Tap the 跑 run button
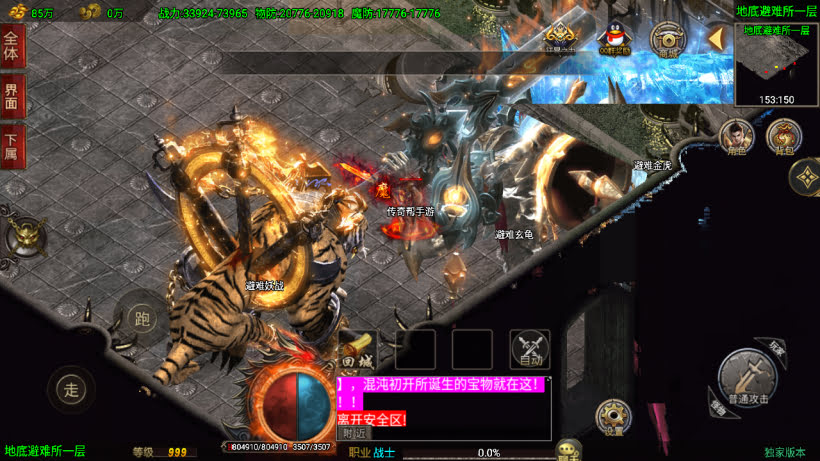 coord(141,318)
